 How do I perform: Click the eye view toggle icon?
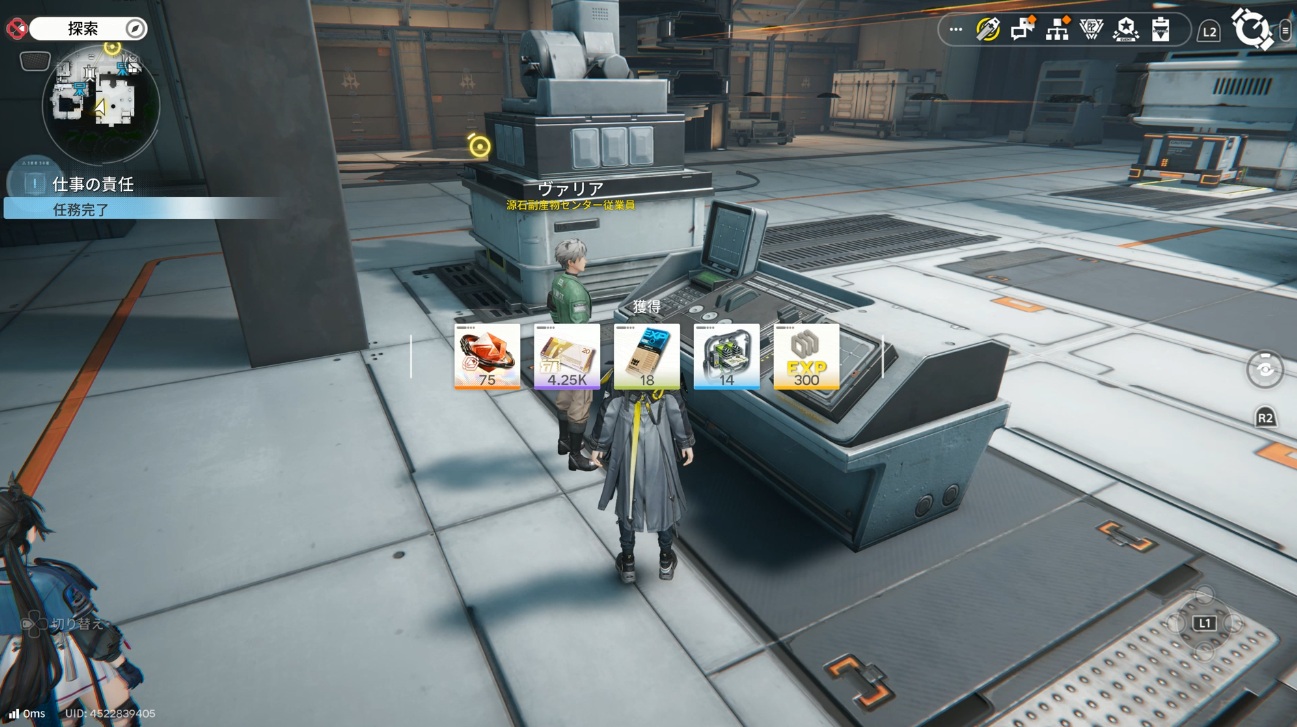coord(1265,369)
